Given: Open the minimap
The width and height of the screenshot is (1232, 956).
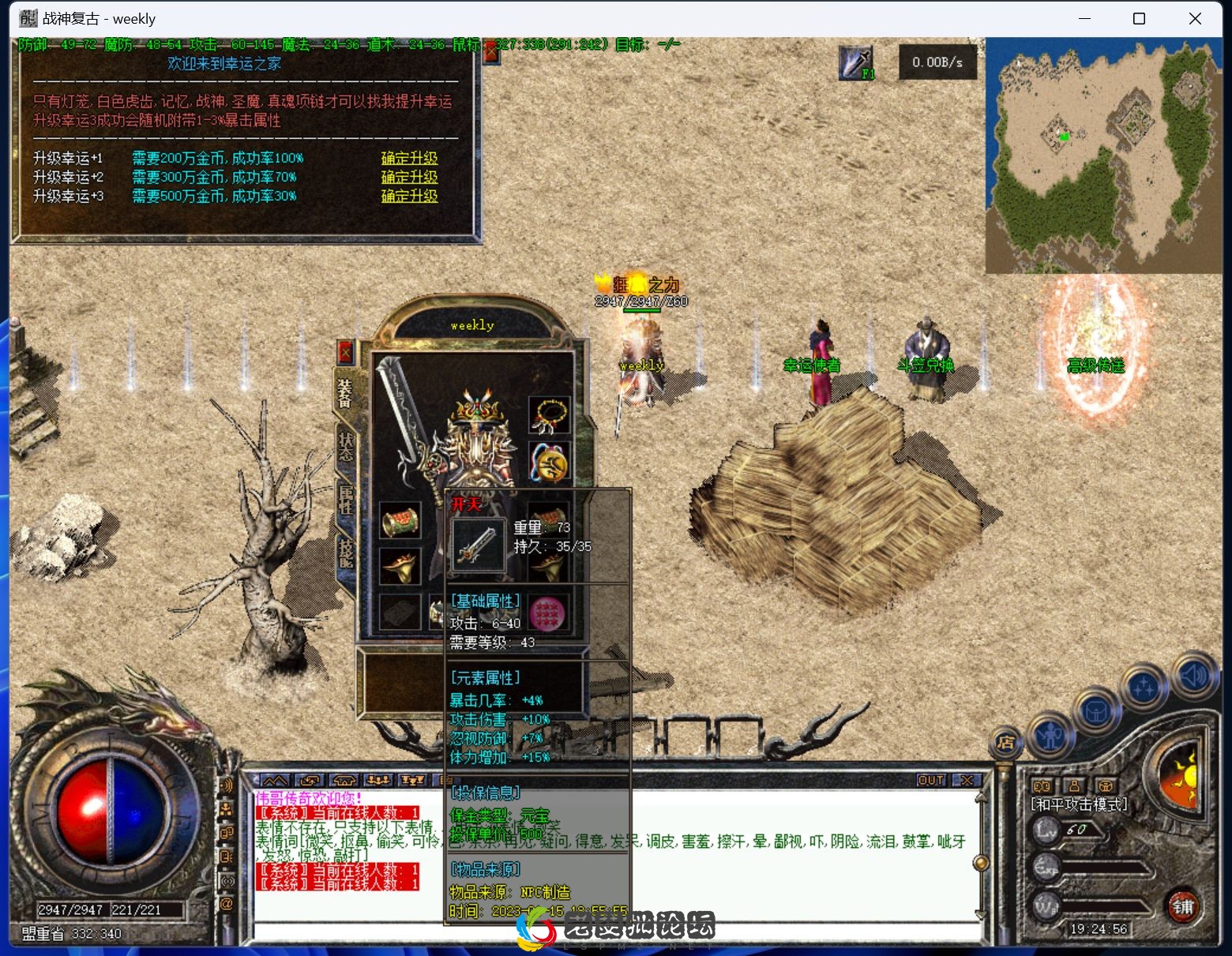Looking at the screenshot, I should pos(1103,156).
